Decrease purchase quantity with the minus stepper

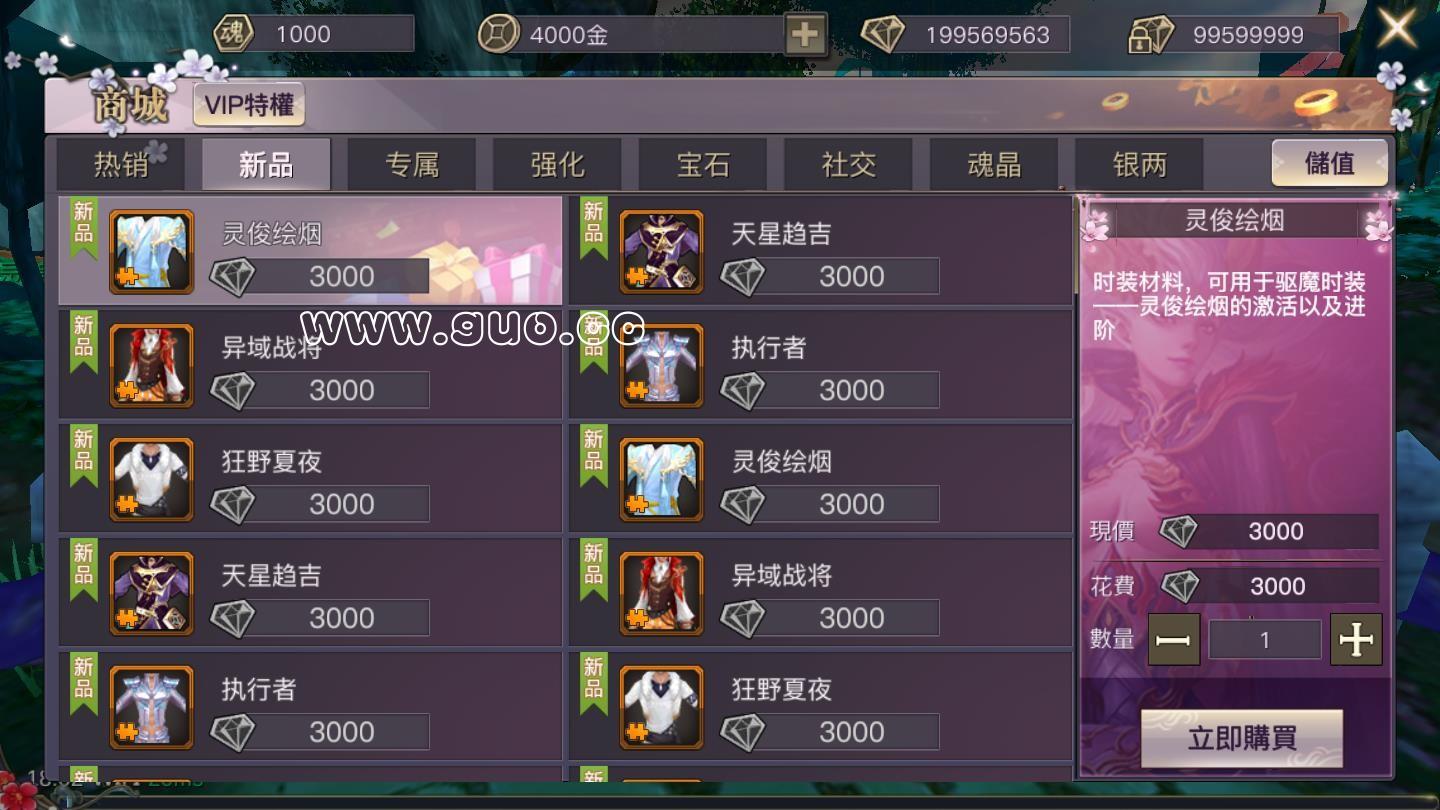click(x=1176, y=639)
